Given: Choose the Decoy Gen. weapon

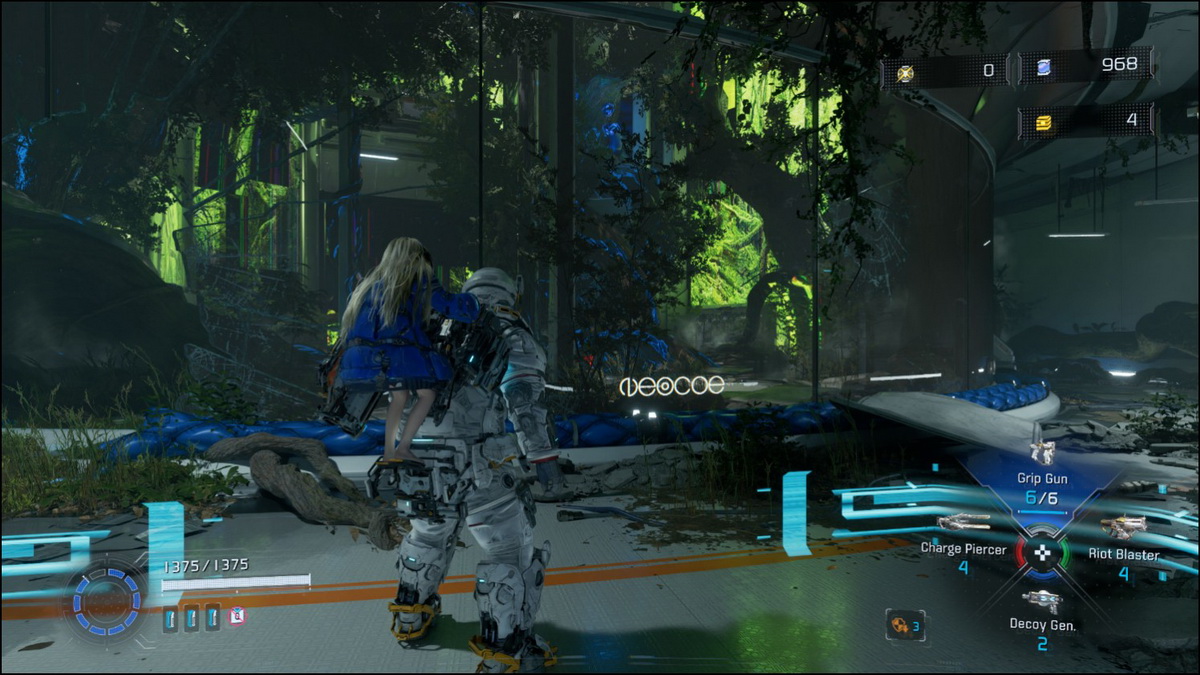Looking at the screenshot, I should [x=1042, y=600].
